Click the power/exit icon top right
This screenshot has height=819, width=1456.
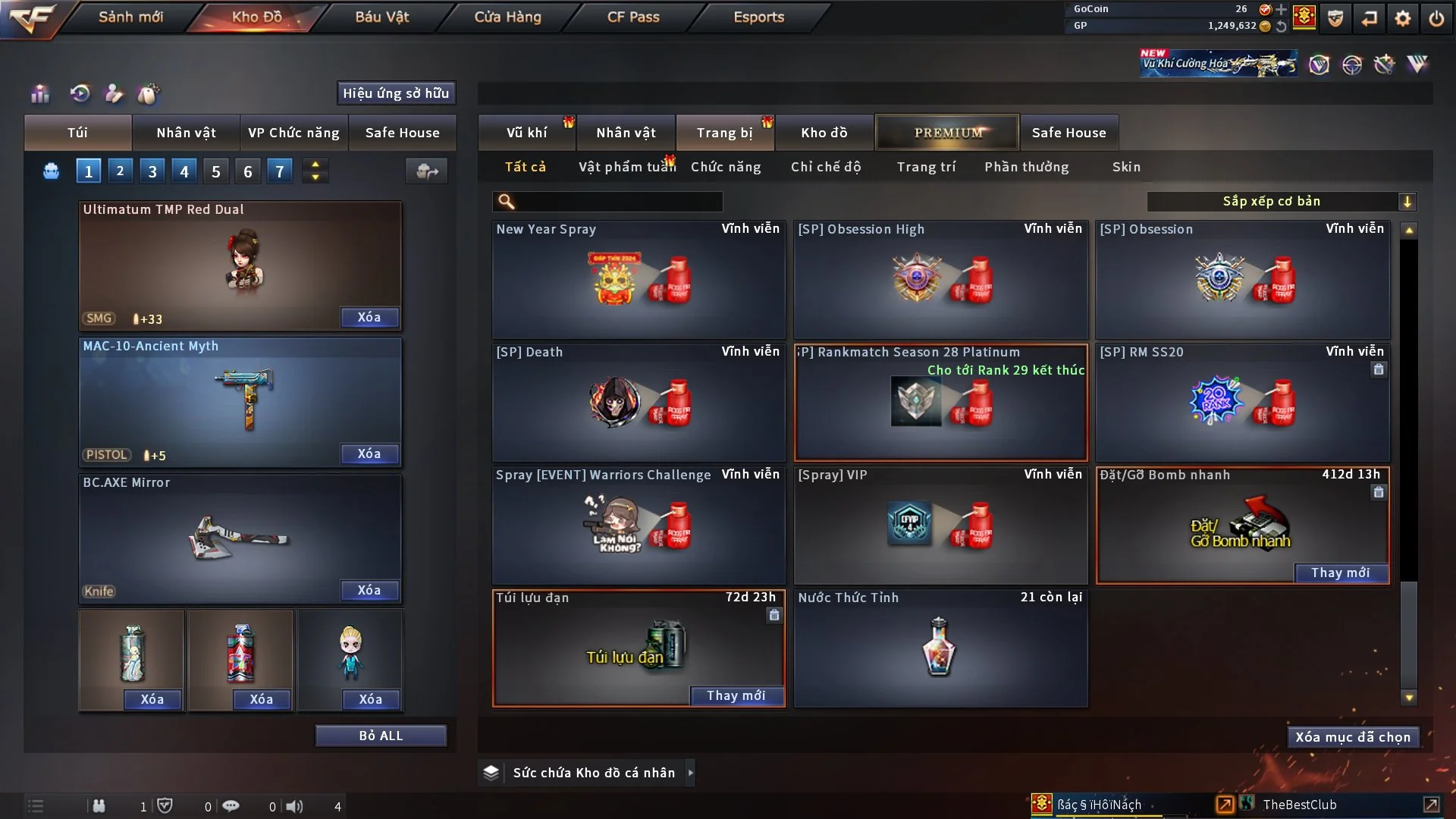tap(1437, 17)
